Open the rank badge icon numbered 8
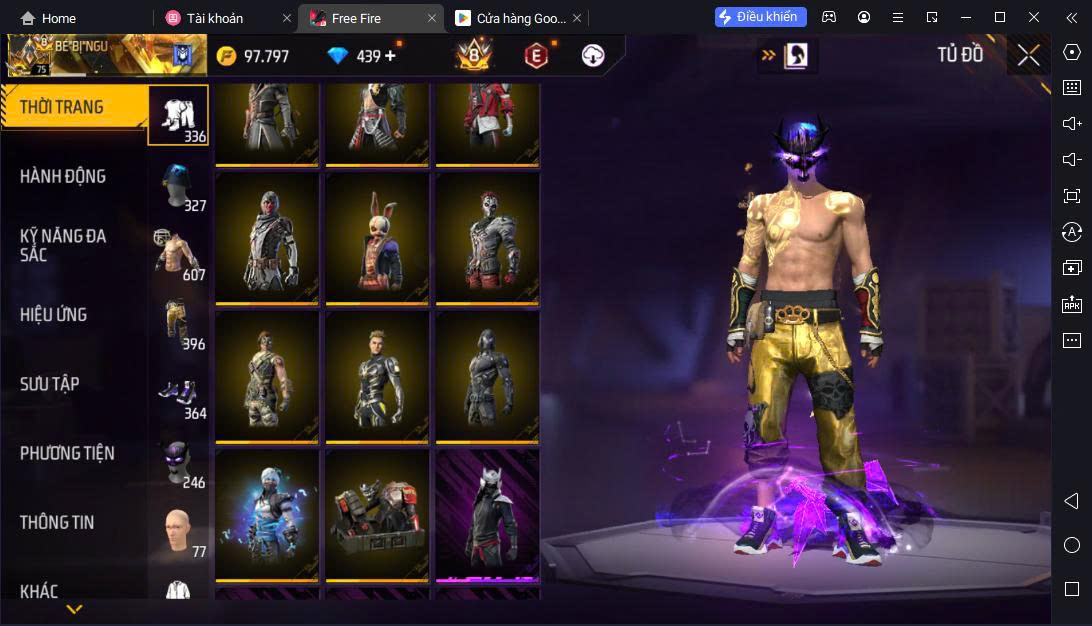1092x626 pixels. pyautogui.click(x=473, y=56)
